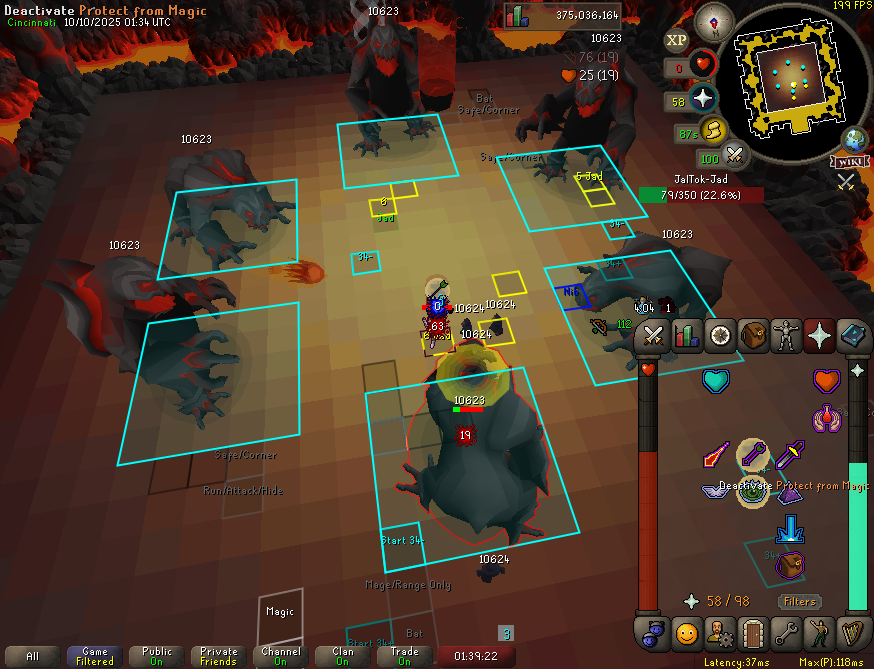
Task: Switch to the Skills stats tab
Action: 687,336
